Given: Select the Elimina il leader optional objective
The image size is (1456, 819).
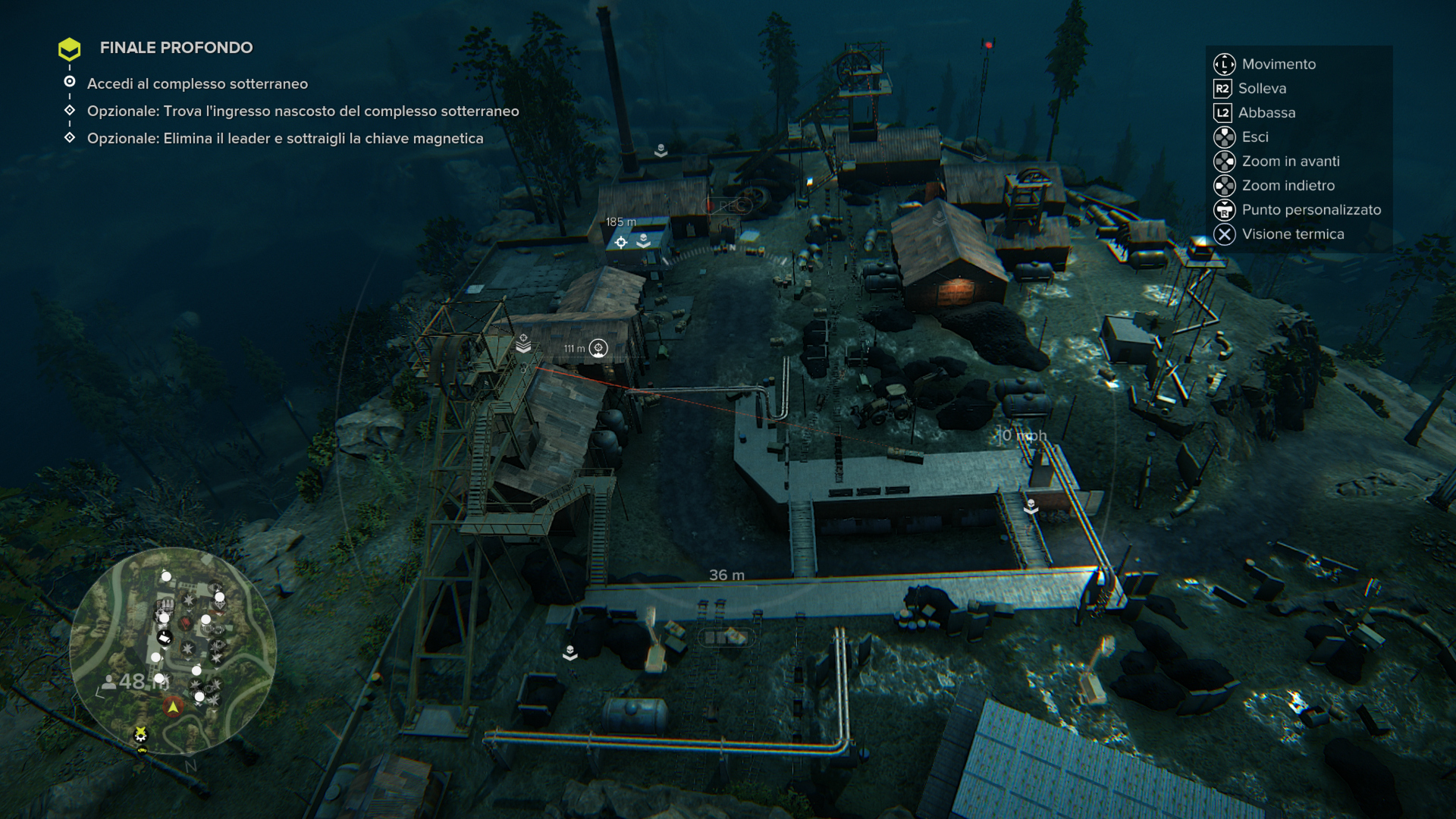Looking at the screenshot, I should (x=284, y=138).
